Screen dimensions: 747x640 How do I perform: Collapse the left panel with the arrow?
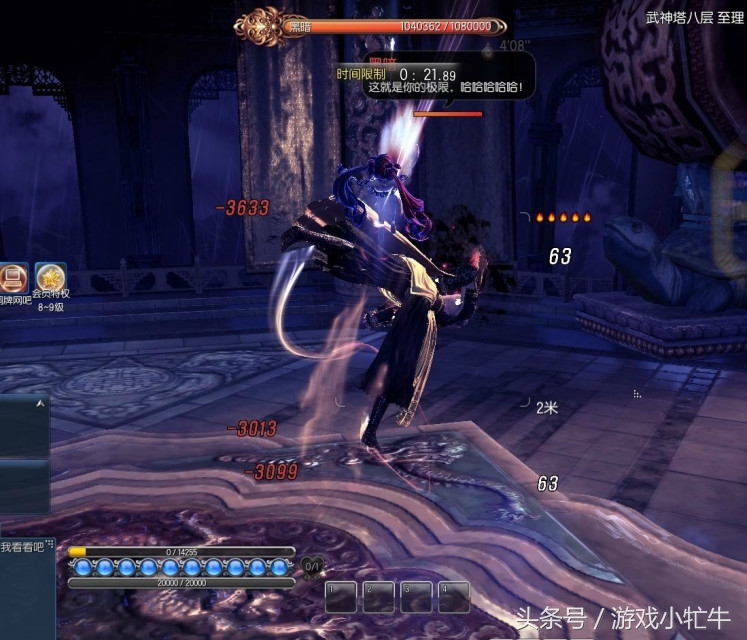coord(40,403)
